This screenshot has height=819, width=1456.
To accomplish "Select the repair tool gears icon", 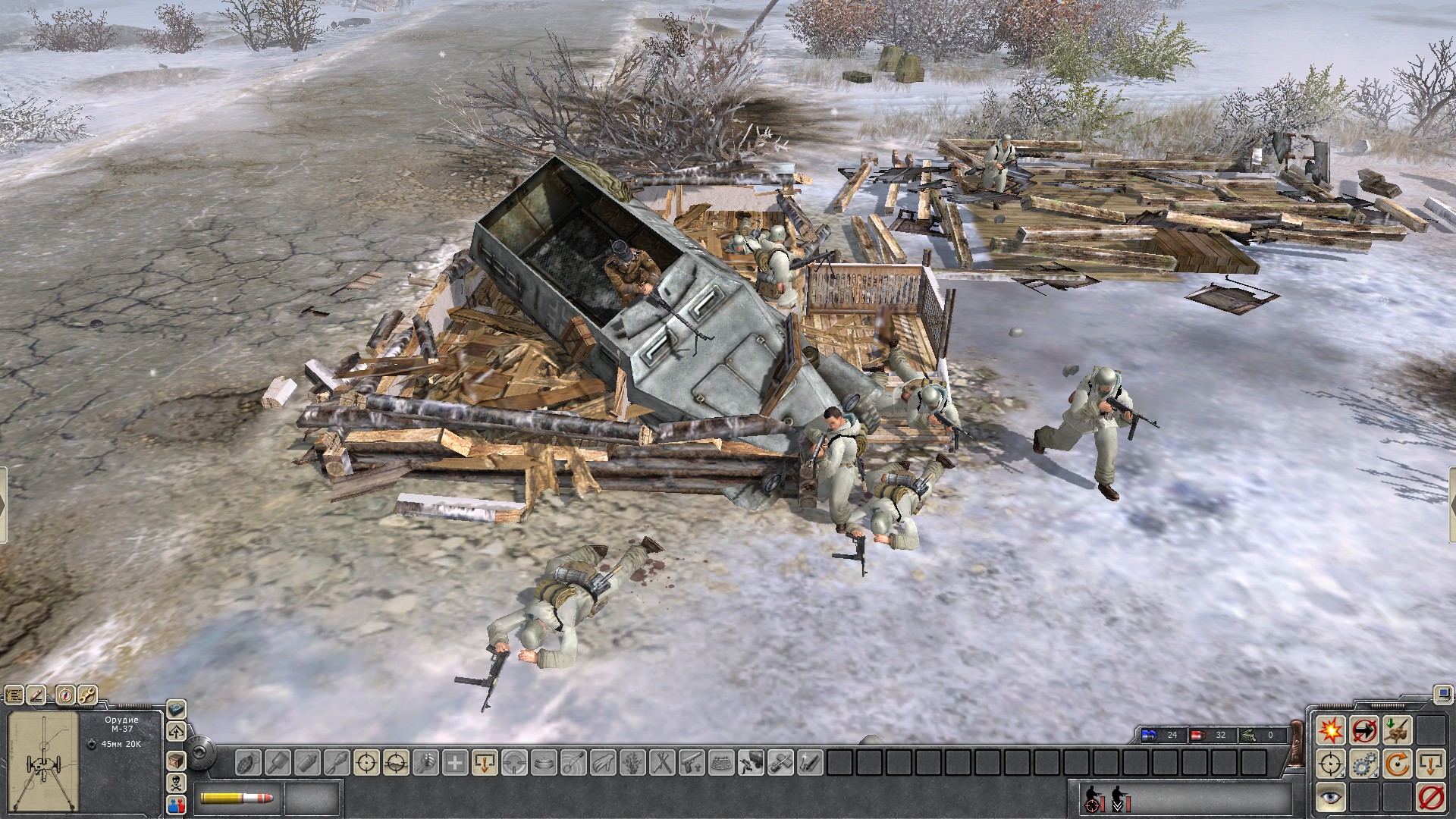I will click(1363, 763).
